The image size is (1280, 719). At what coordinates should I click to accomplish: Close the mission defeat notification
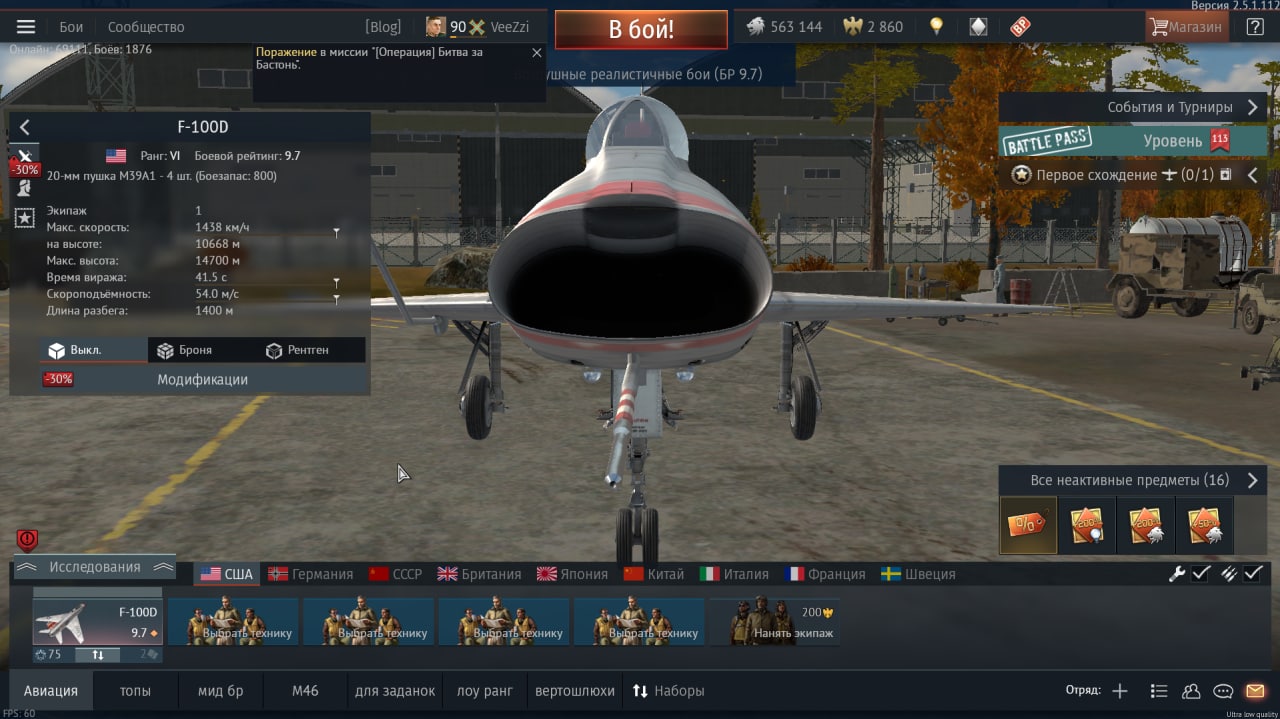[536, 53]
